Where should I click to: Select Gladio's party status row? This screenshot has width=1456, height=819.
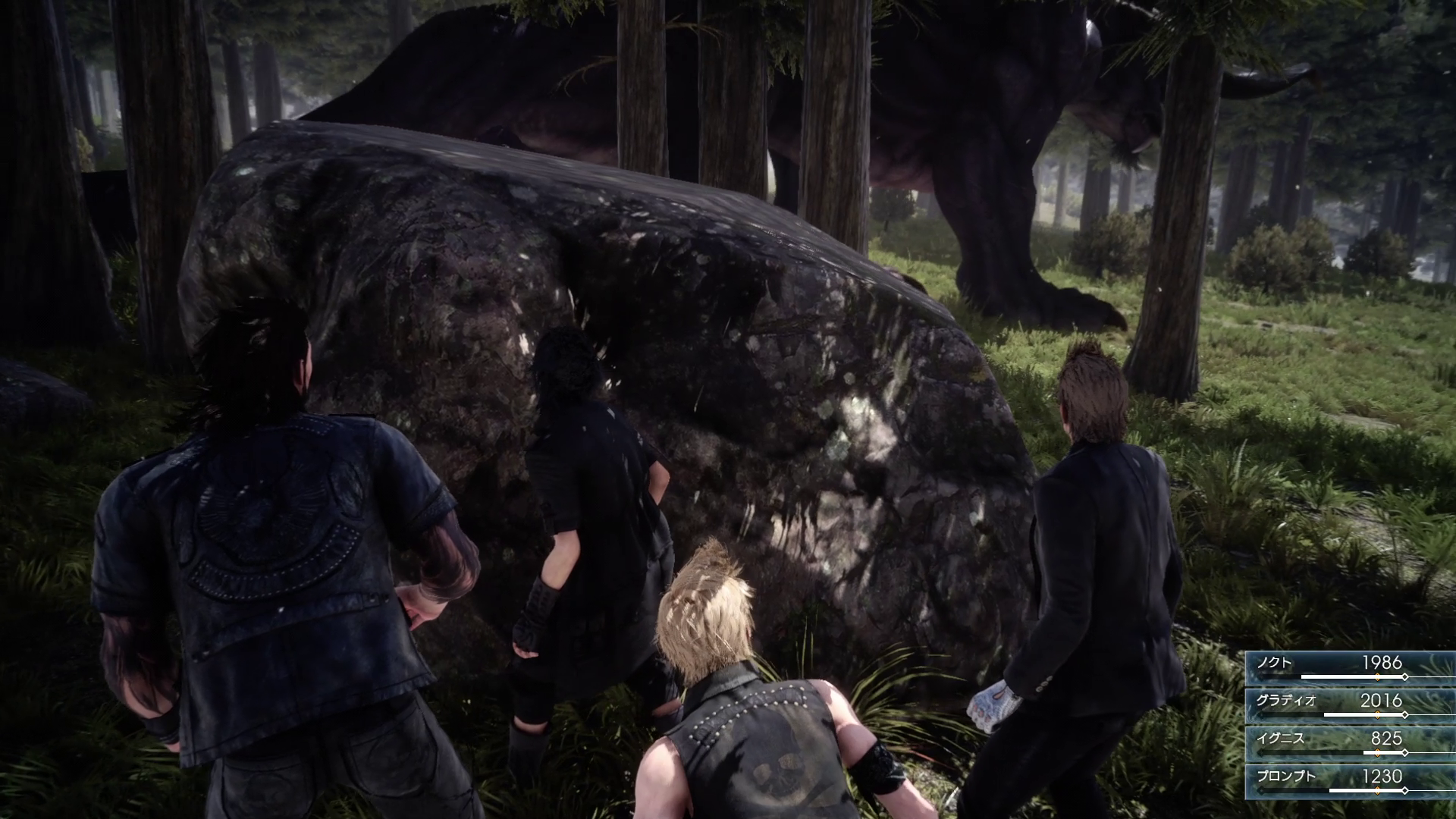coord(1350,705)
